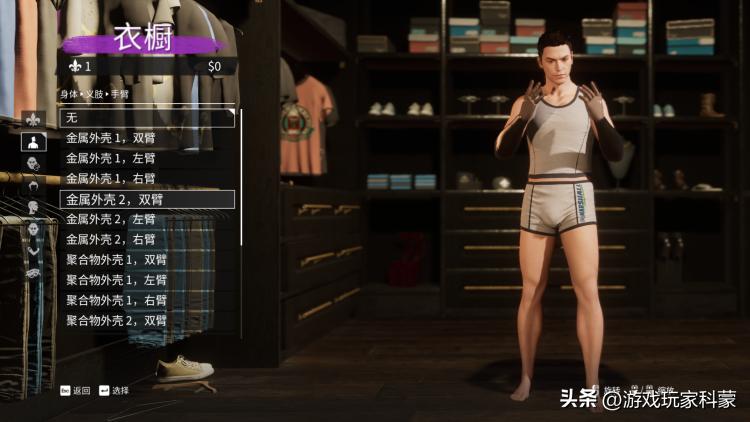This screenshot has width=750, height=422.
Task: Select 金属外壳 2，左臂
Action: click(x=147, y=219)
